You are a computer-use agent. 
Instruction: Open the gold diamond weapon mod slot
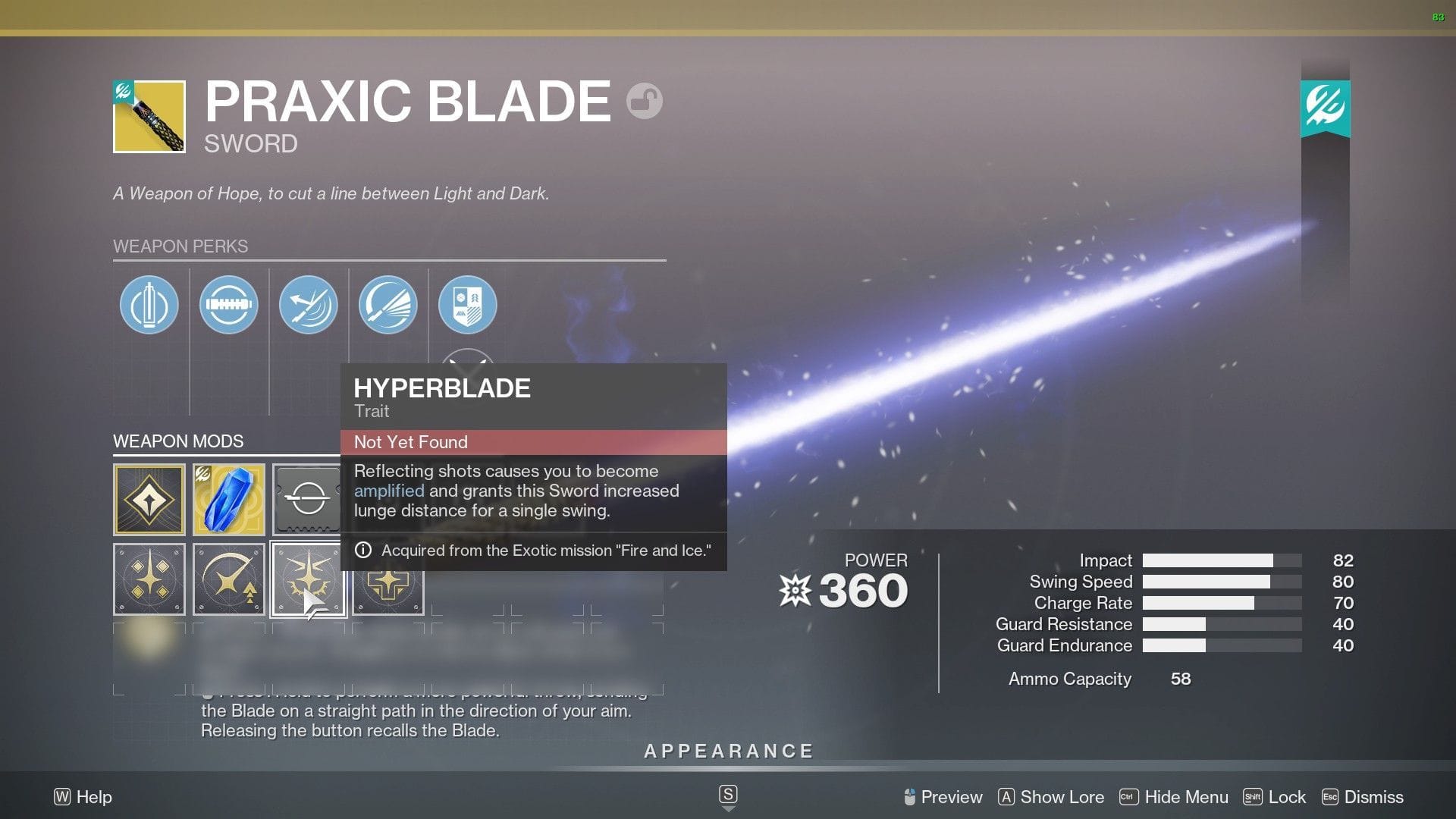[x=149, y=499]
